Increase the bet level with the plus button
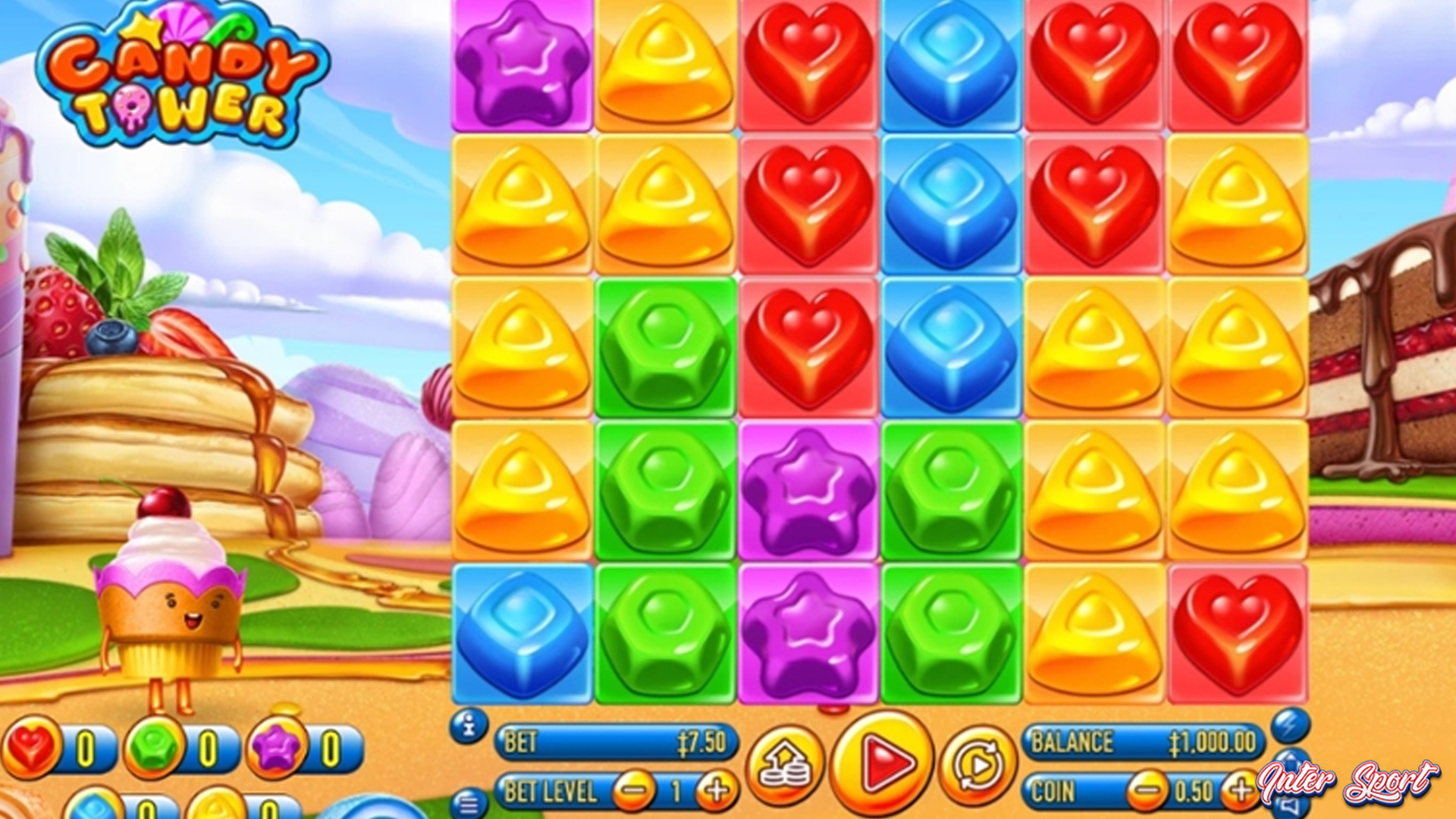This screenshot has width=1456, height=819. pyautogui.click(x=714, y=789)
